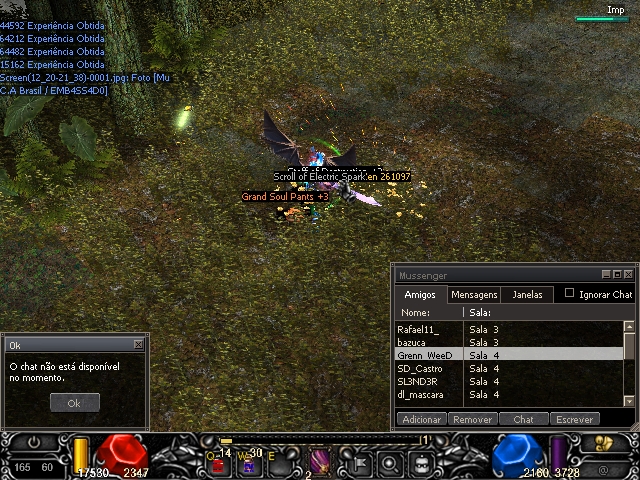Click the Remover friend button

coord(473,420)
